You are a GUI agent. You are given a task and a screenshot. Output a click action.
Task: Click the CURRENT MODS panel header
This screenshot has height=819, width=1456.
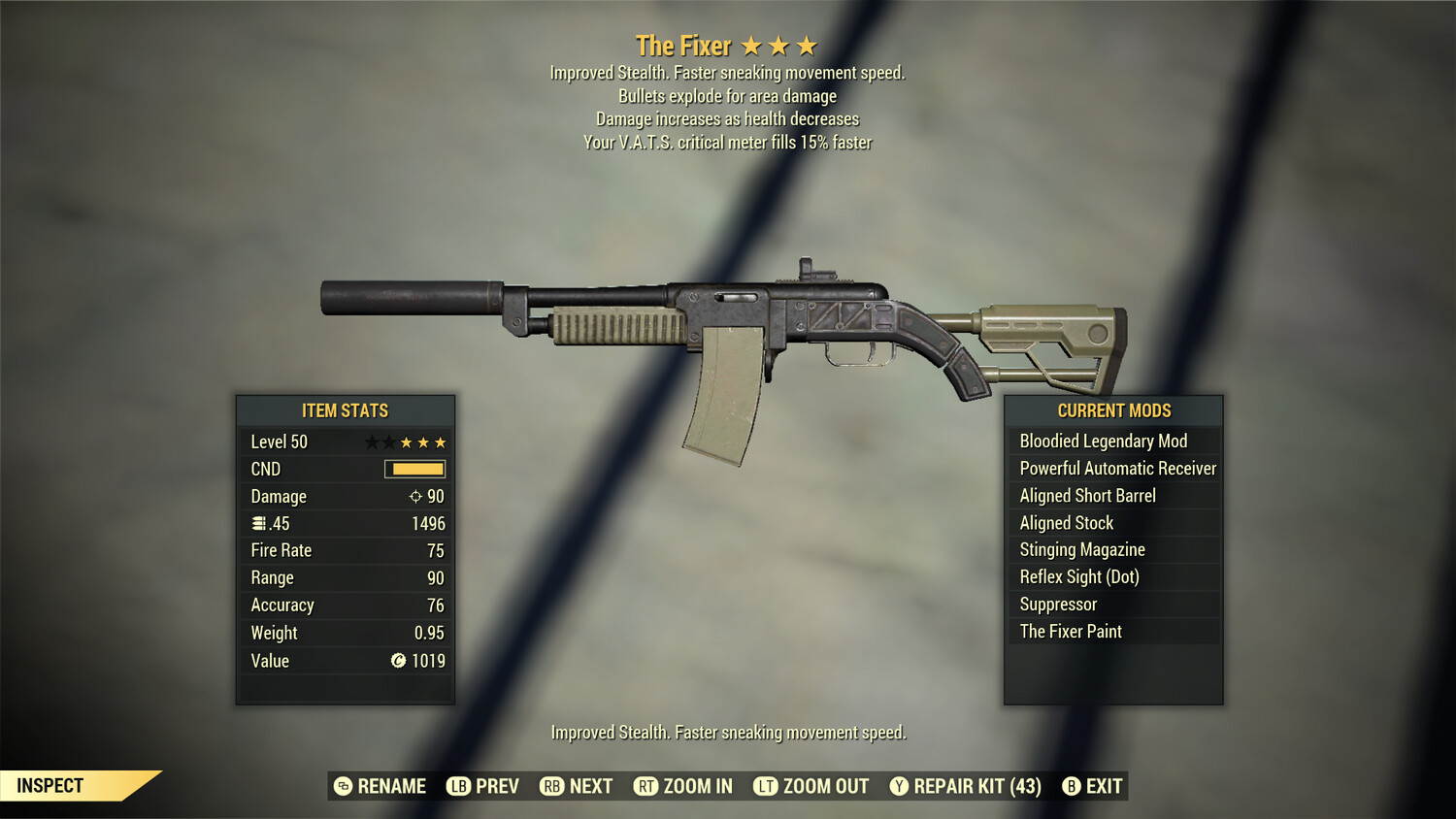pos(1112,410)
